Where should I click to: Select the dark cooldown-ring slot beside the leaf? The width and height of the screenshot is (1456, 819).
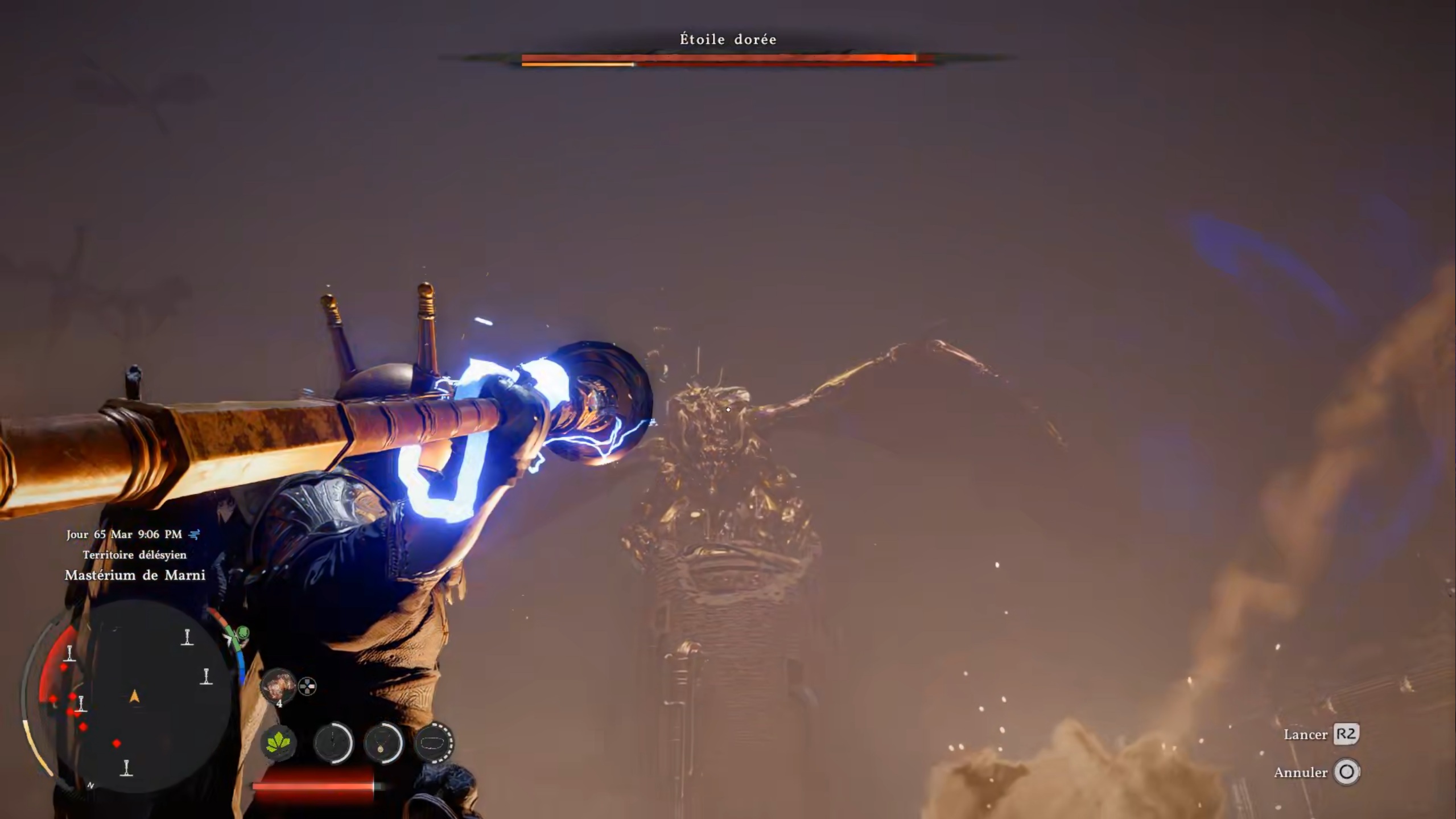(333, 743)
